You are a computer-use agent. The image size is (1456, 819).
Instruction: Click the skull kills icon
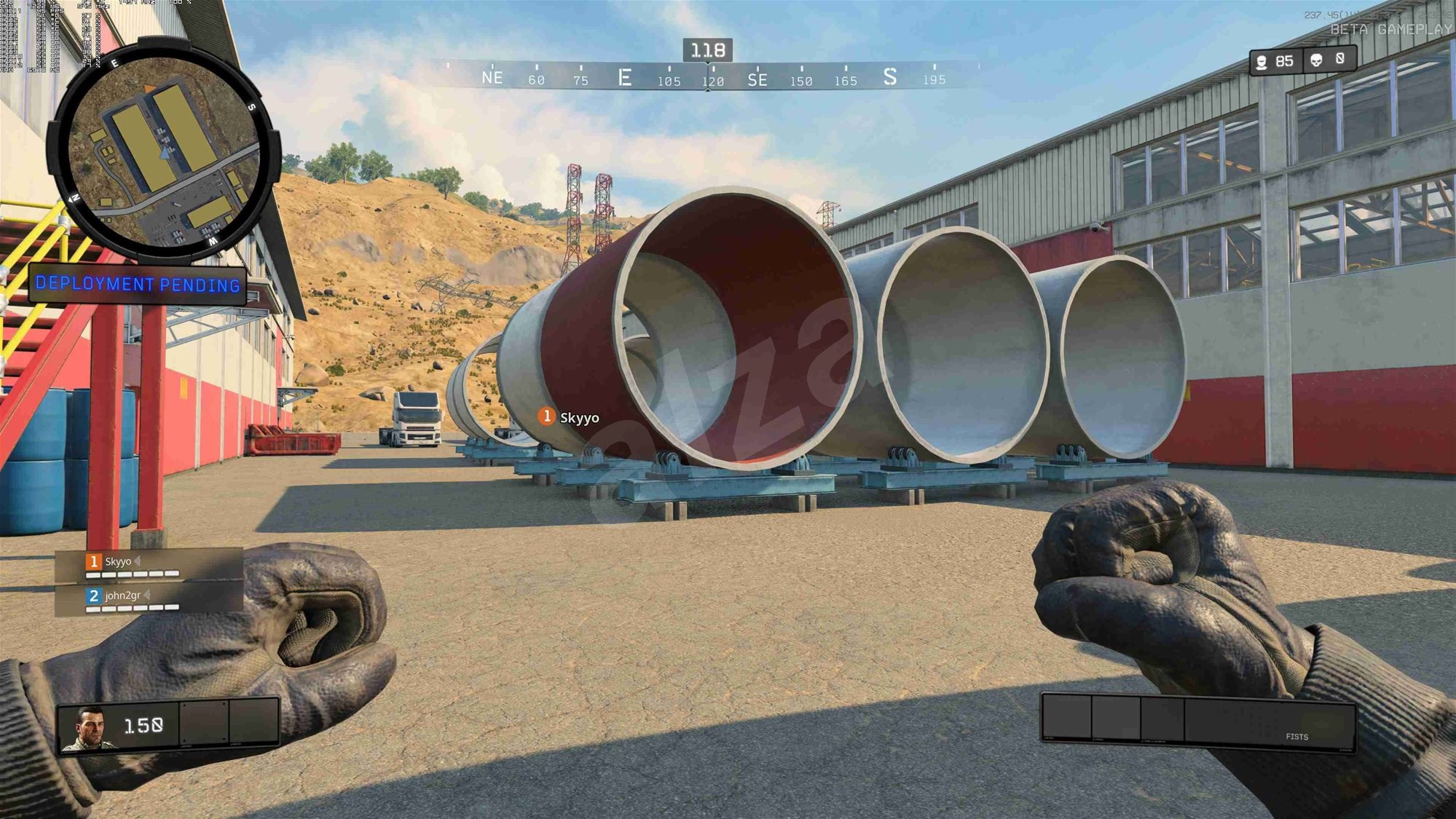pyautogui.click(x=1316, y=60)
